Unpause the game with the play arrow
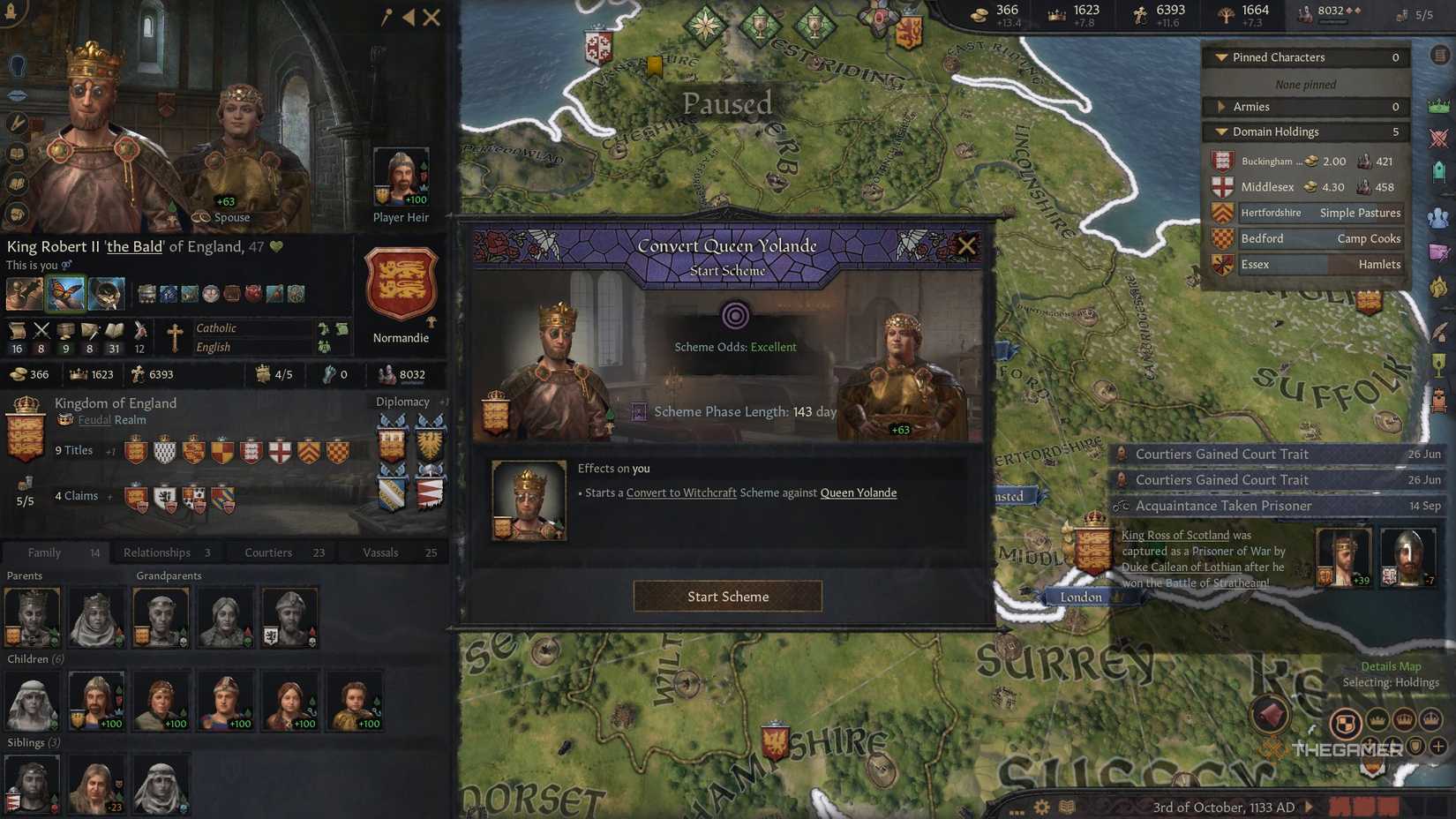Image resolution: width=1456 pixels, height=819 pixels. (x=1309, y=806)
